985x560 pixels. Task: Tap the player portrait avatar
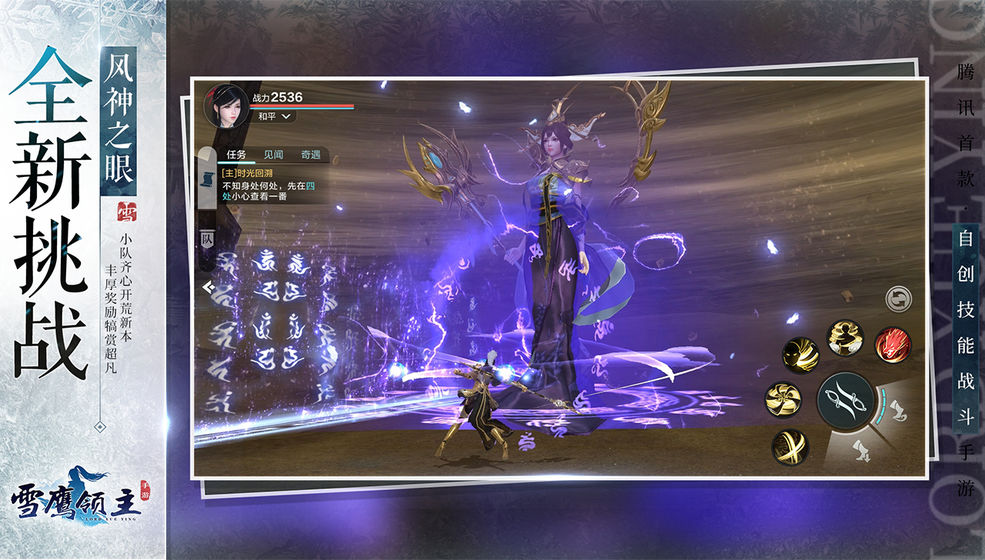coord(226,105)
